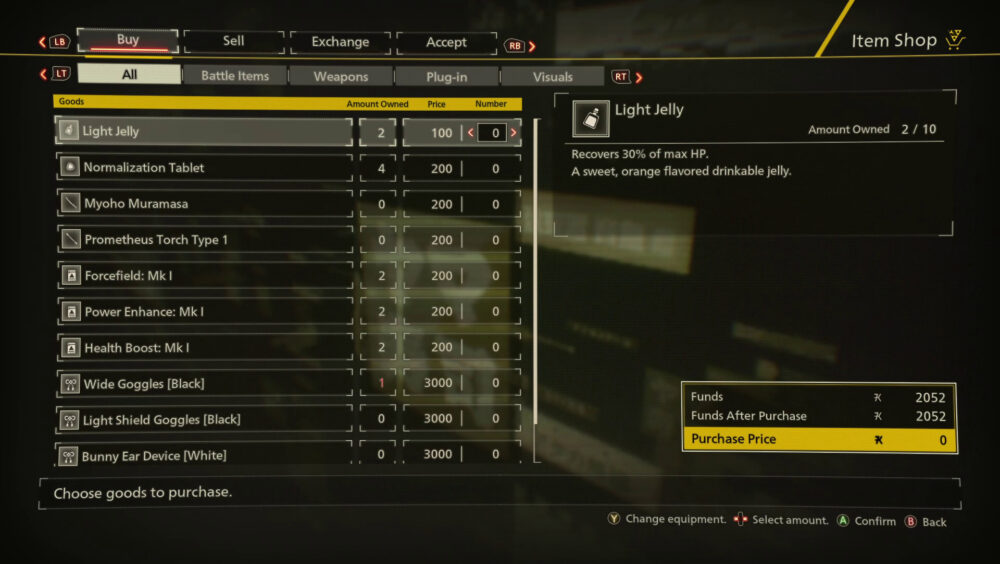
Task: Increase Light Jelly purchase amount
Action: pos(514,132)
